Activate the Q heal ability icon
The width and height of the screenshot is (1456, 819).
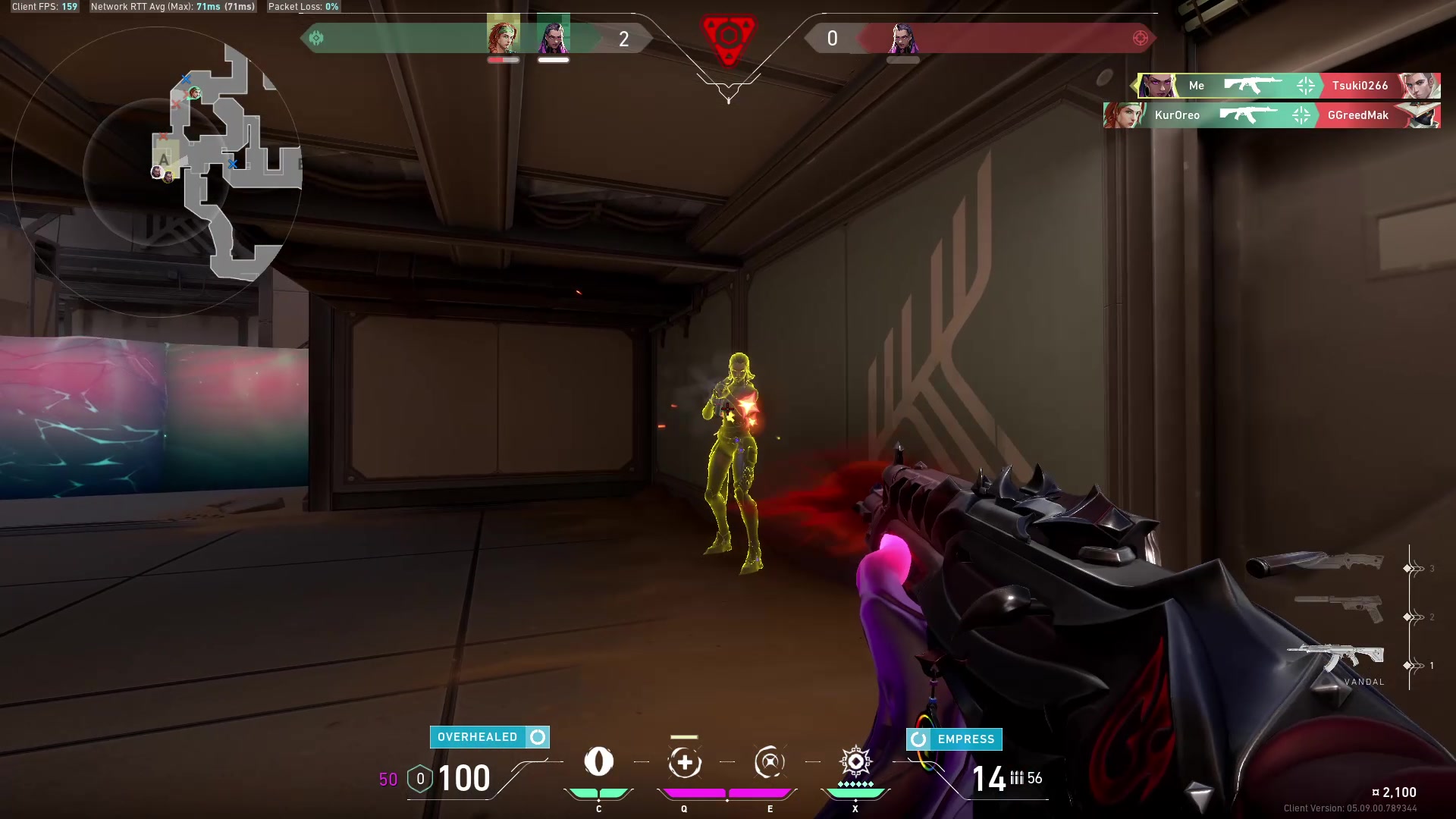(684, 762)
